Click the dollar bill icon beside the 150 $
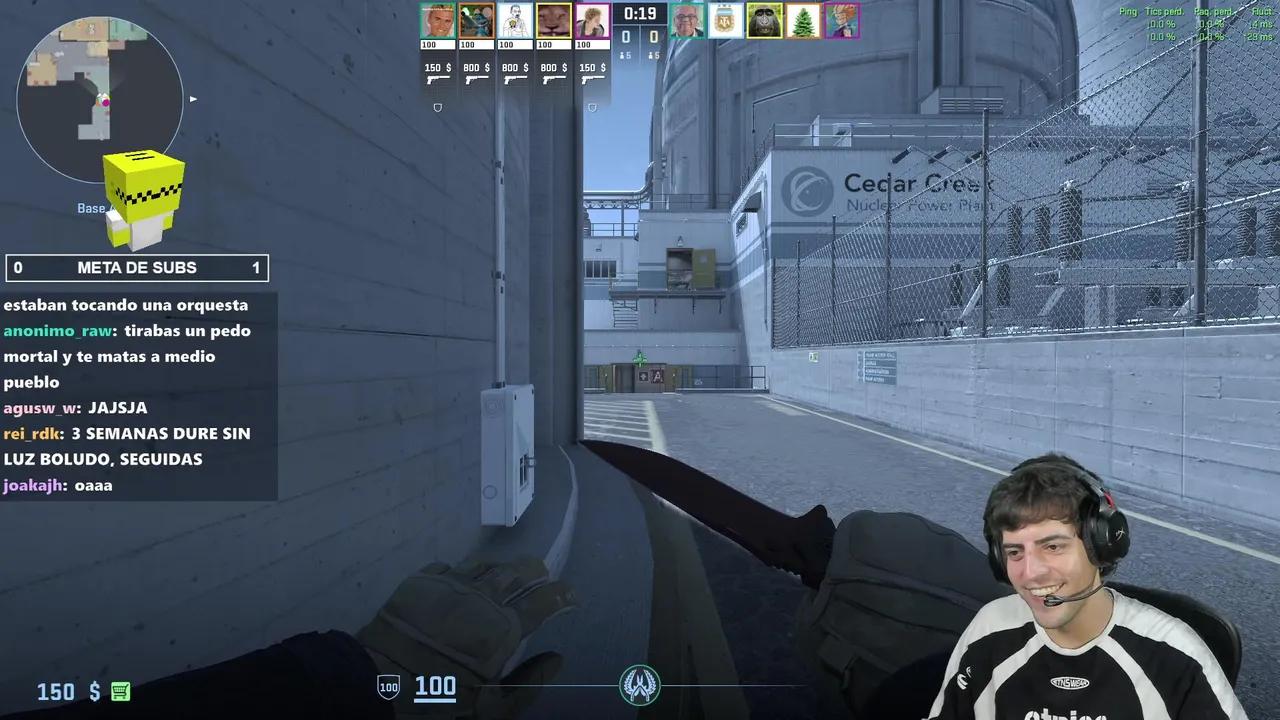This screenshot has height=720, width=1280. (119, 691)
